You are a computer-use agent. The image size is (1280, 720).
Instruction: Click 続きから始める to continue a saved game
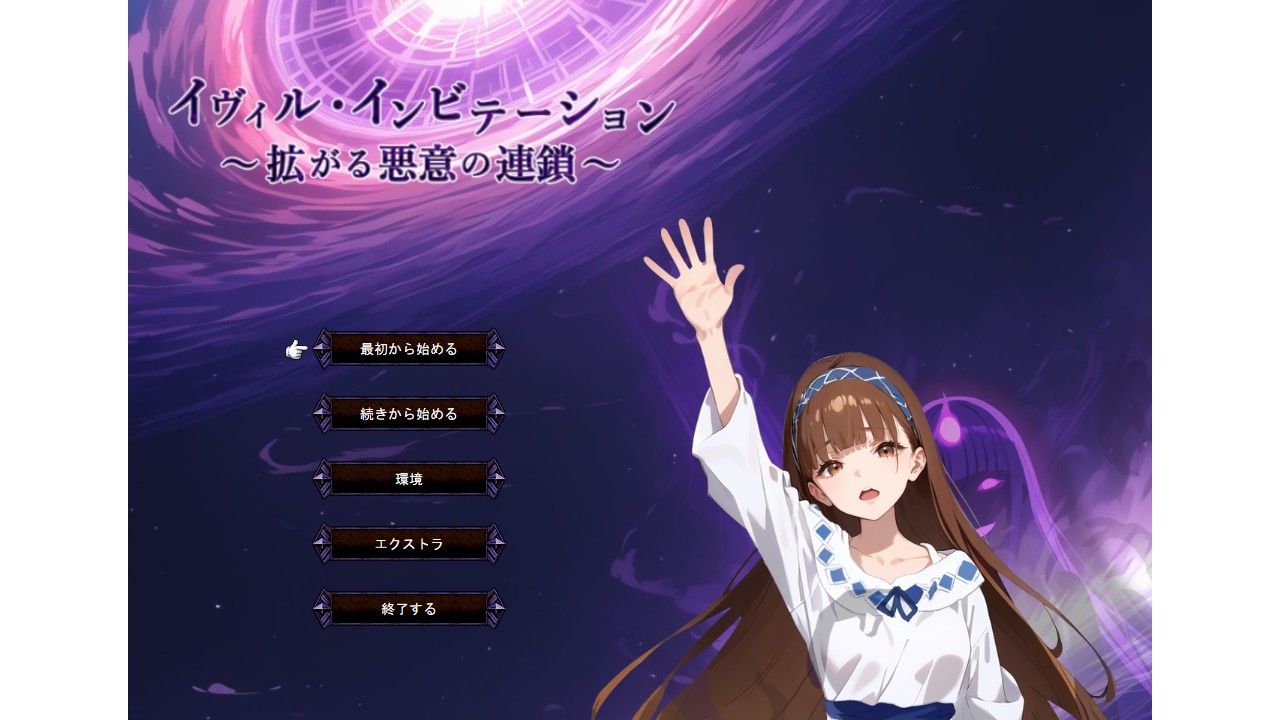(x=410, y=413)
